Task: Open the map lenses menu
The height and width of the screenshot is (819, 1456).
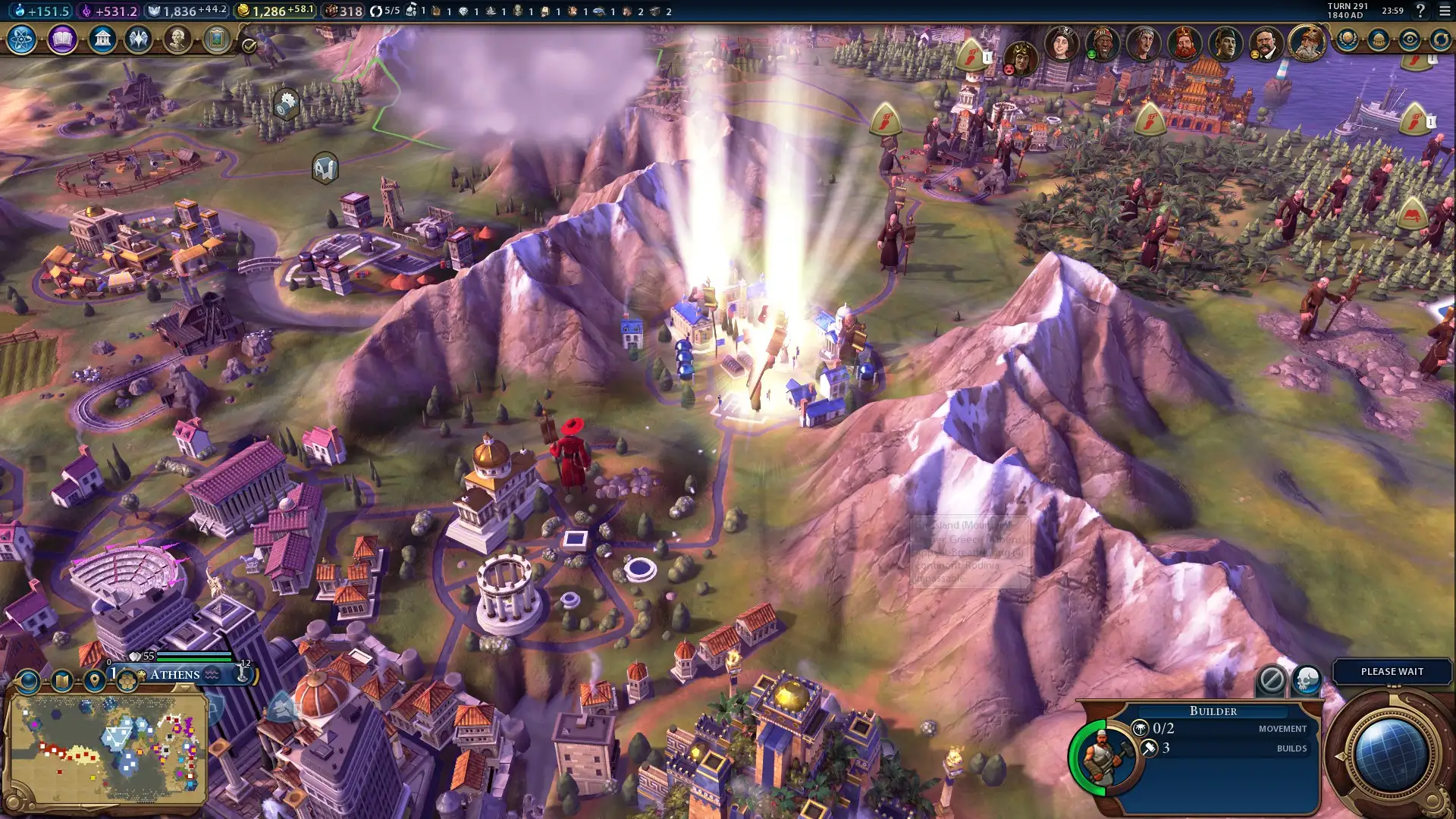Action: [x=62, y=681]
